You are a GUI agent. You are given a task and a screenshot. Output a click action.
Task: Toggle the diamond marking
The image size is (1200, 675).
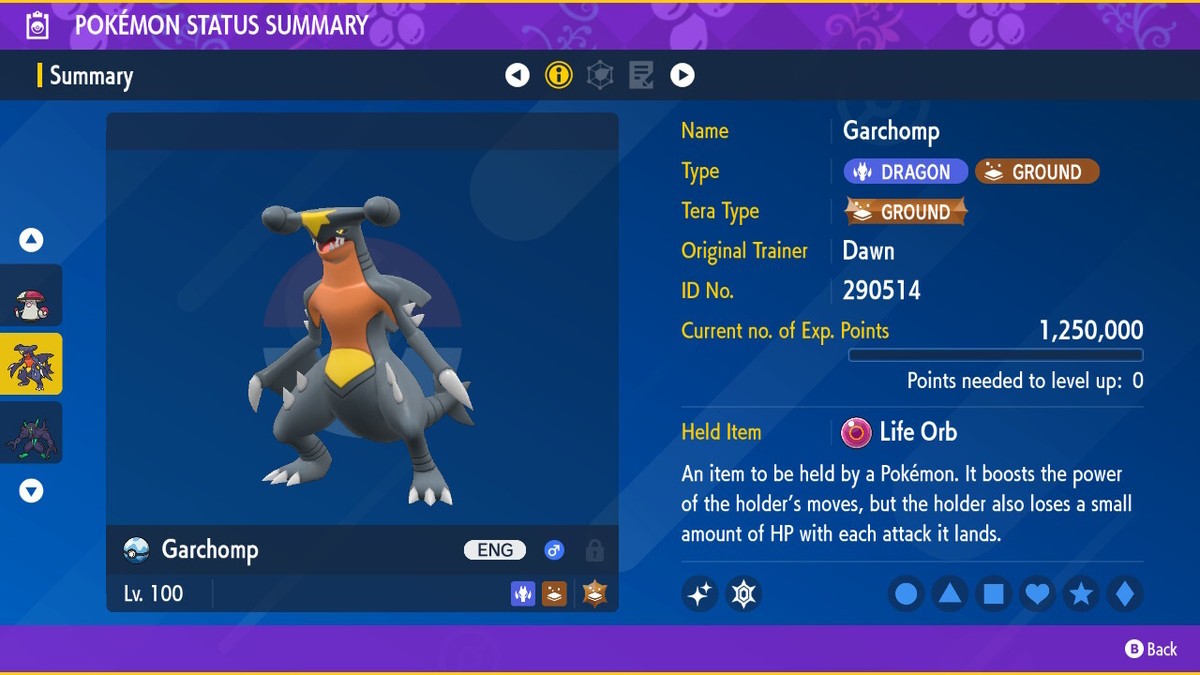[x=1125, y=595]
